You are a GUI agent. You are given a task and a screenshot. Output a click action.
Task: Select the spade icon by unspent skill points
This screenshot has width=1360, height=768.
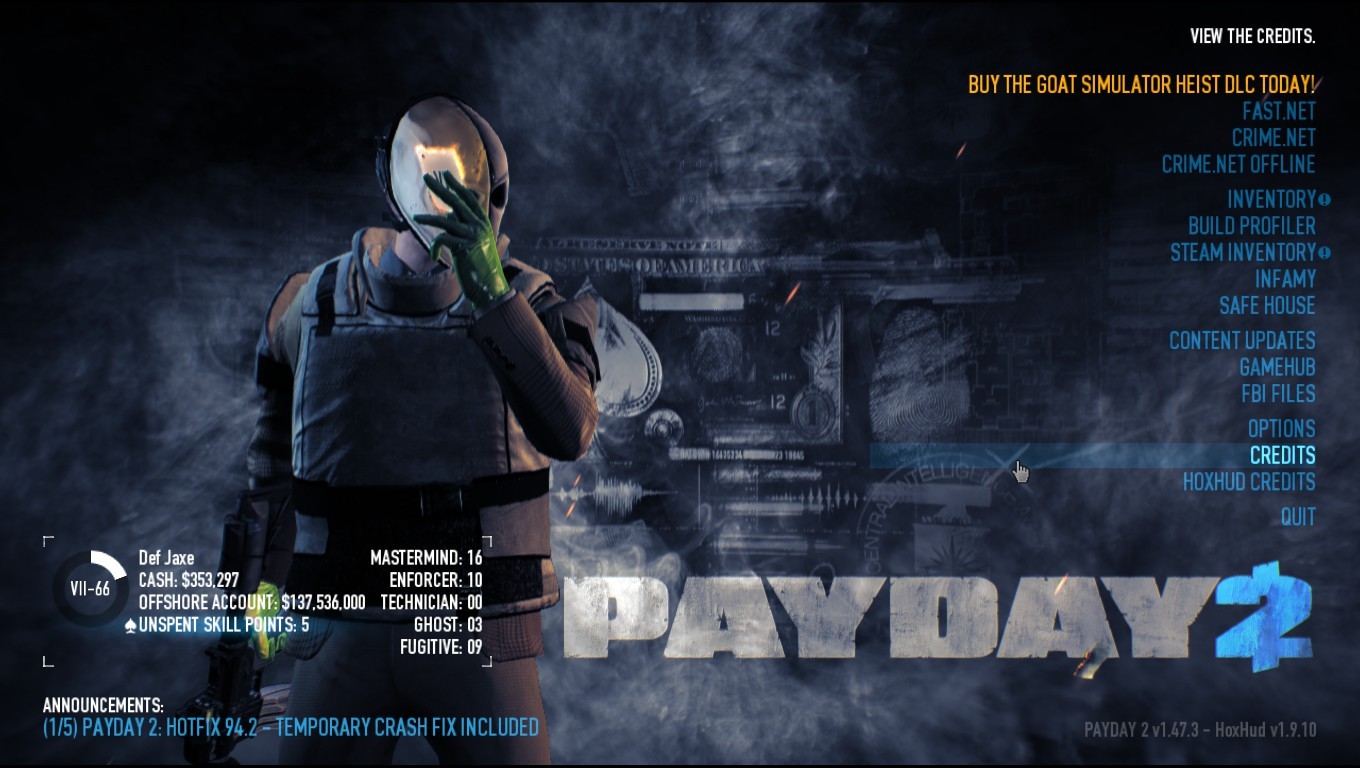pyautogui.click(x=130, y=624)
